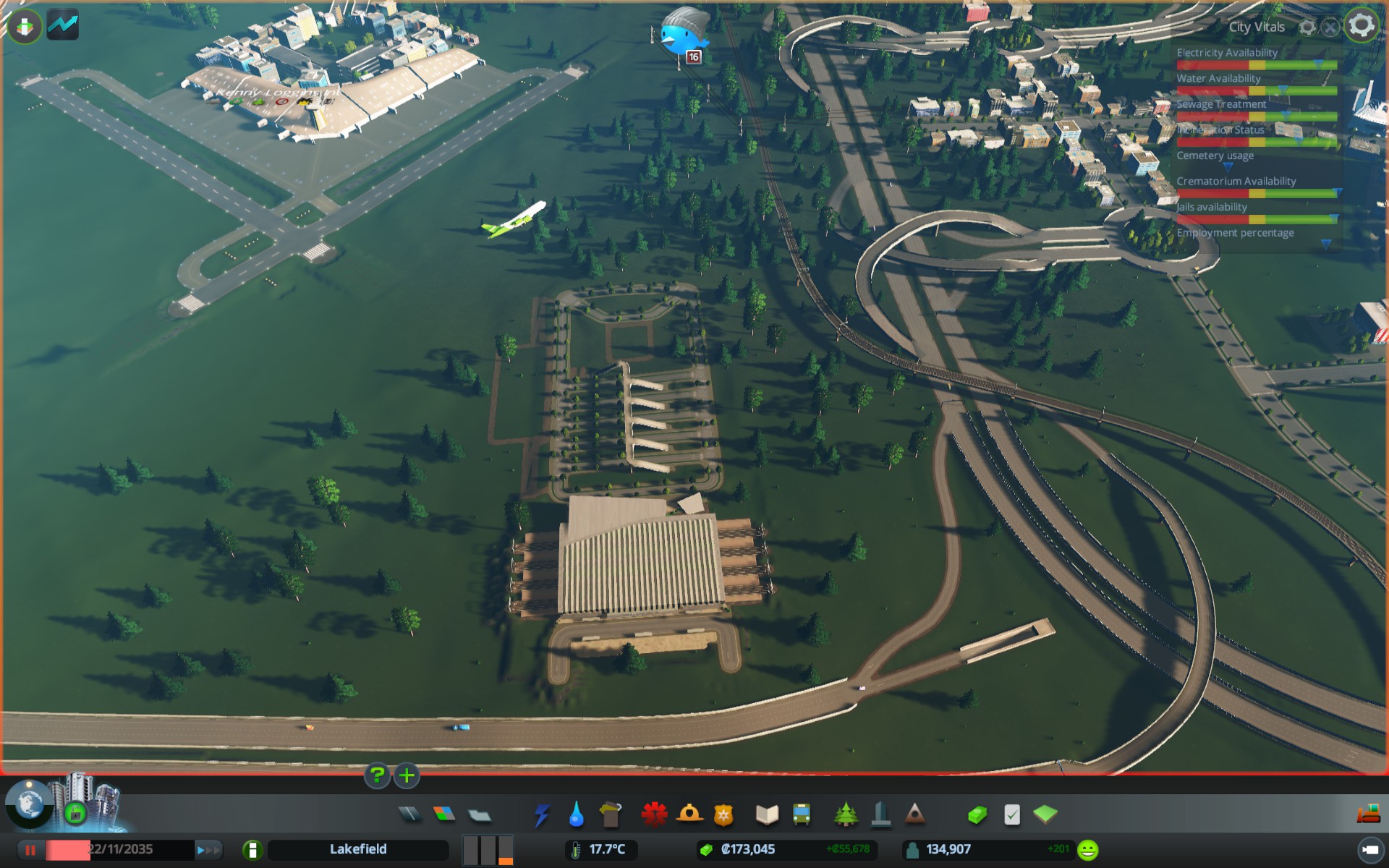Open the Police badge menu

(x=723, y=814)
